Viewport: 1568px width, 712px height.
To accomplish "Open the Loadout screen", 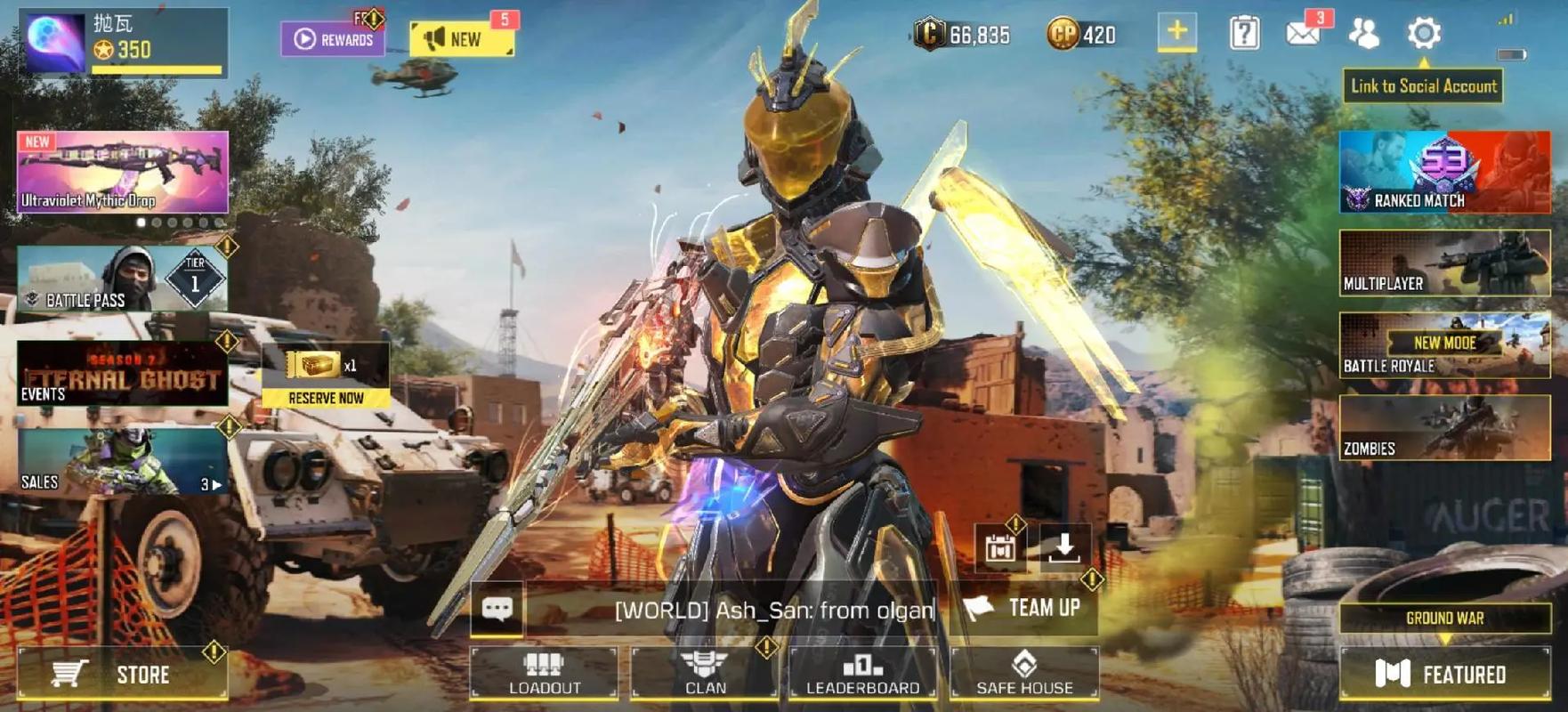I will 544,673.
